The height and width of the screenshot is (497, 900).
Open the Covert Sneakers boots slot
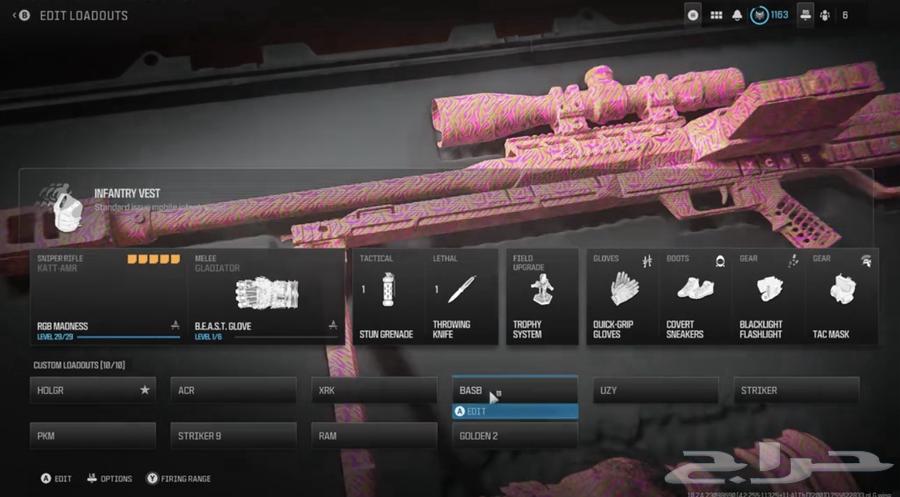tap(695, 296)
